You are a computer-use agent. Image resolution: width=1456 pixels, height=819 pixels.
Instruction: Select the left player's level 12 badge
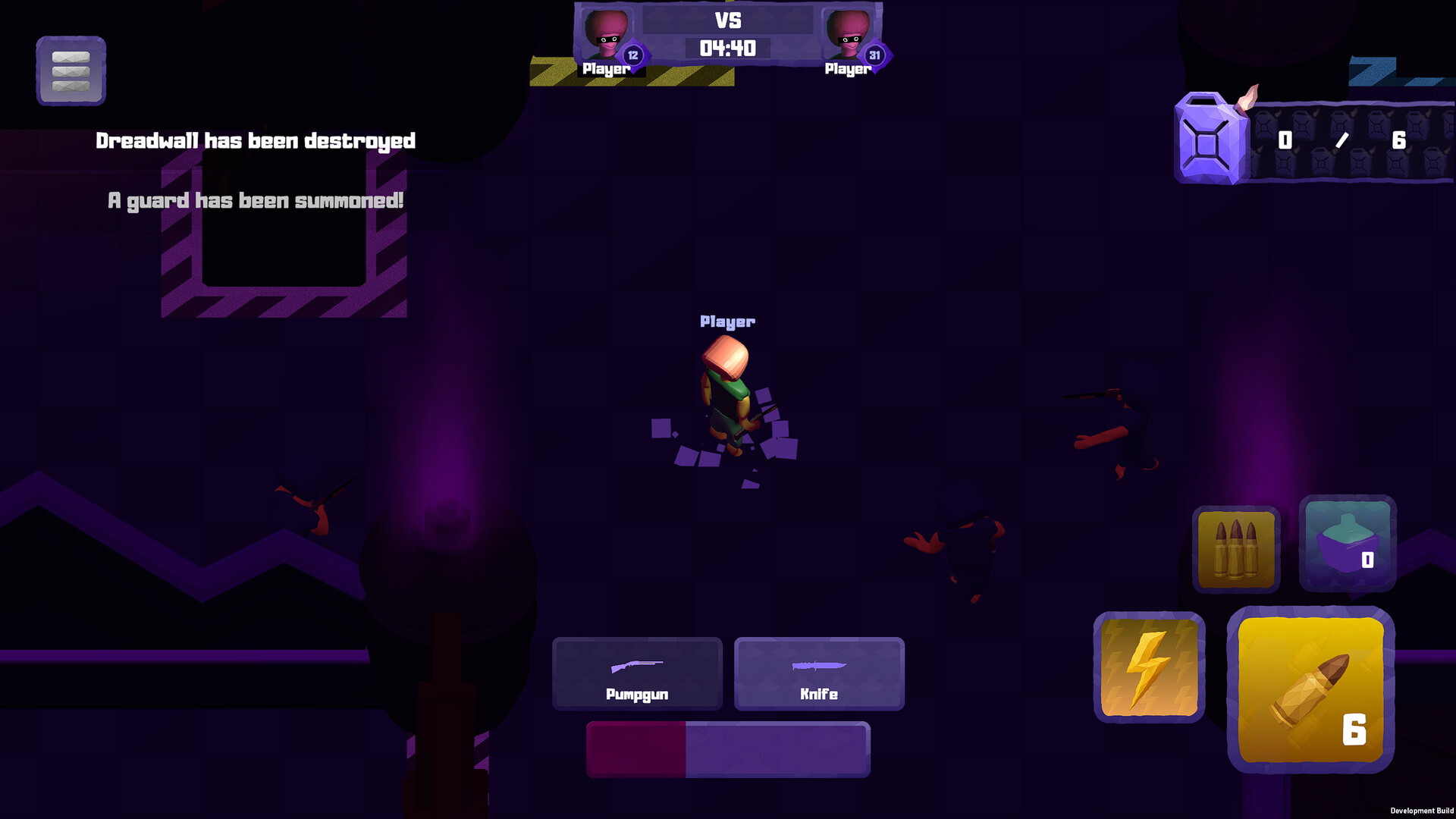[x=632, y=55]
